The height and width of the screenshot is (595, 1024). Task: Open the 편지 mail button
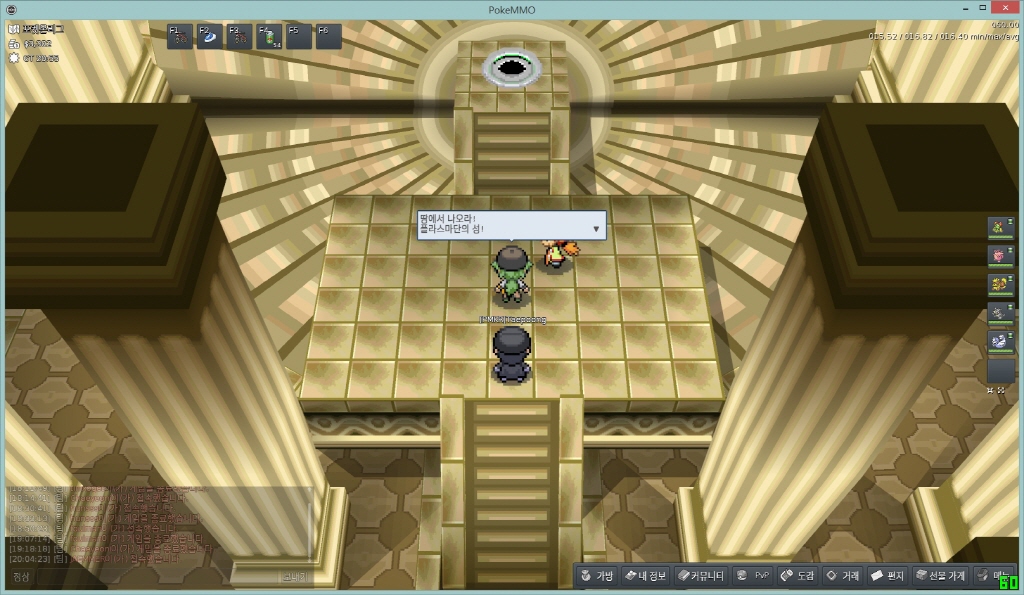tap(888, 576)
